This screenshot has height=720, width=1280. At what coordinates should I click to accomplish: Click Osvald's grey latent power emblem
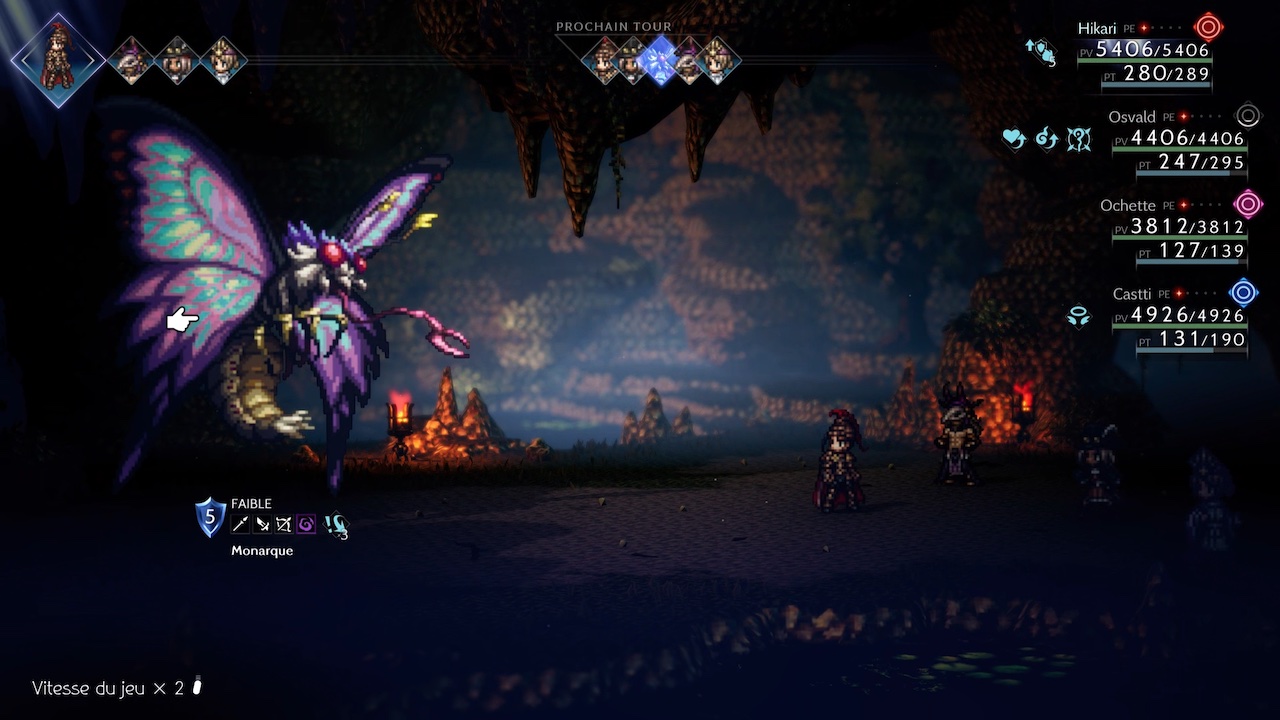point(1248,116)
